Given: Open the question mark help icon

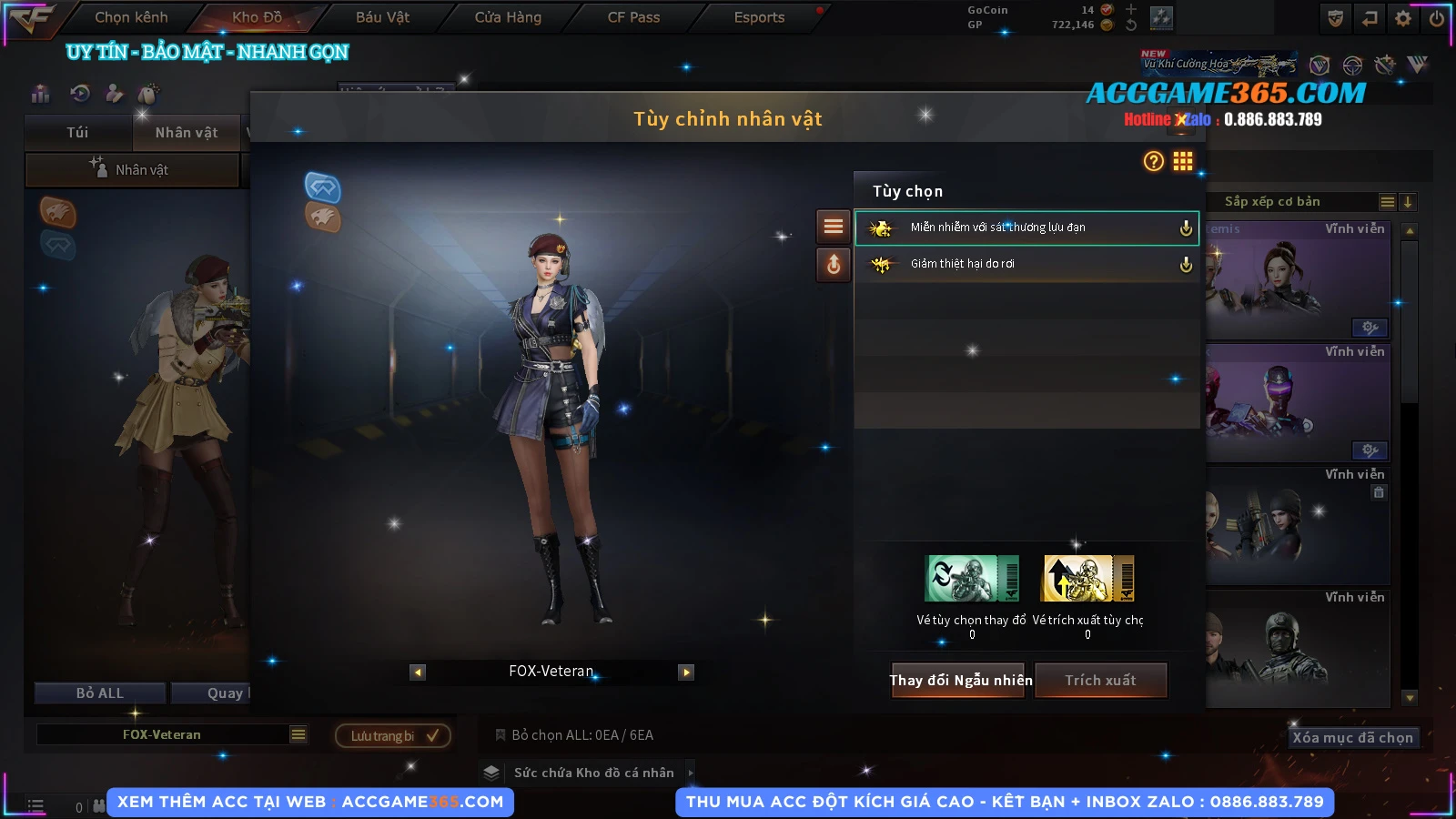Looking at the screenshot, I should click(1153, 161).
